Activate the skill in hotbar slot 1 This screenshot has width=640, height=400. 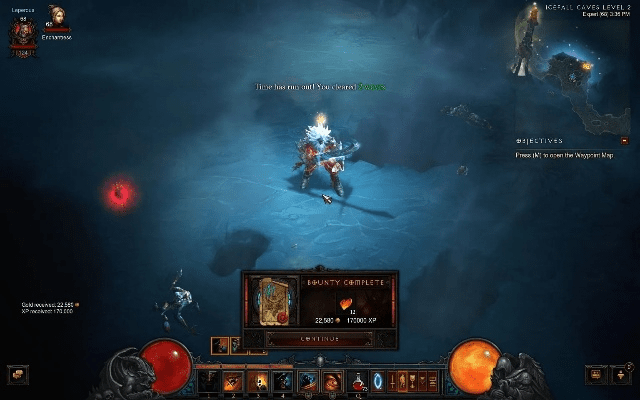(210, 381)
